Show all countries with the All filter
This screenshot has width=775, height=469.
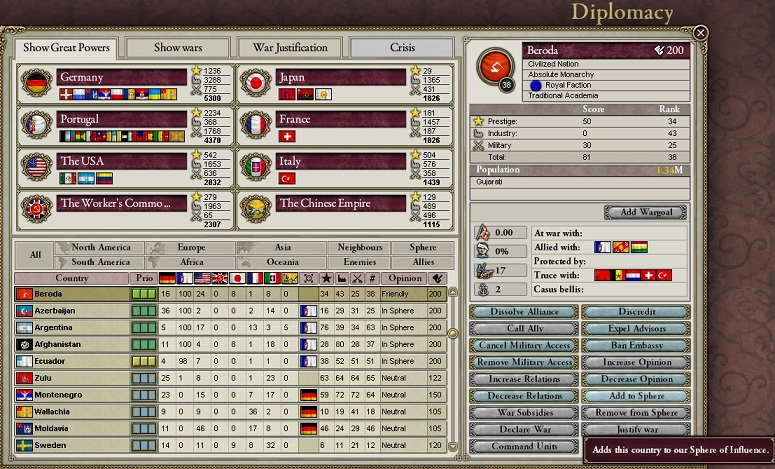35,254
